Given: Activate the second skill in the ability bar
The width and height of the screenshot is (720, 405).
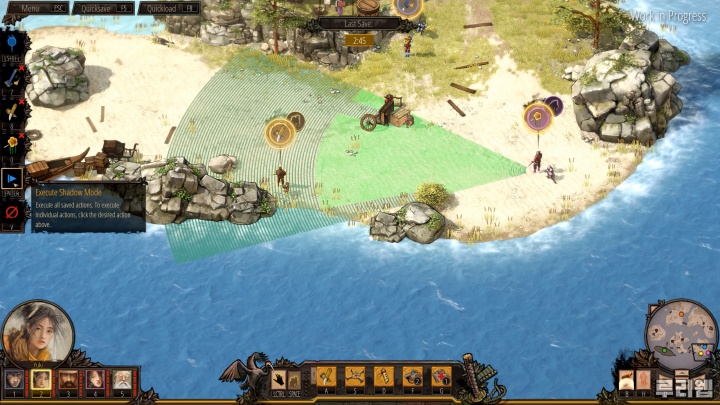Looking at the screenshot, I should pyautogui.click(x=355, y=377).
